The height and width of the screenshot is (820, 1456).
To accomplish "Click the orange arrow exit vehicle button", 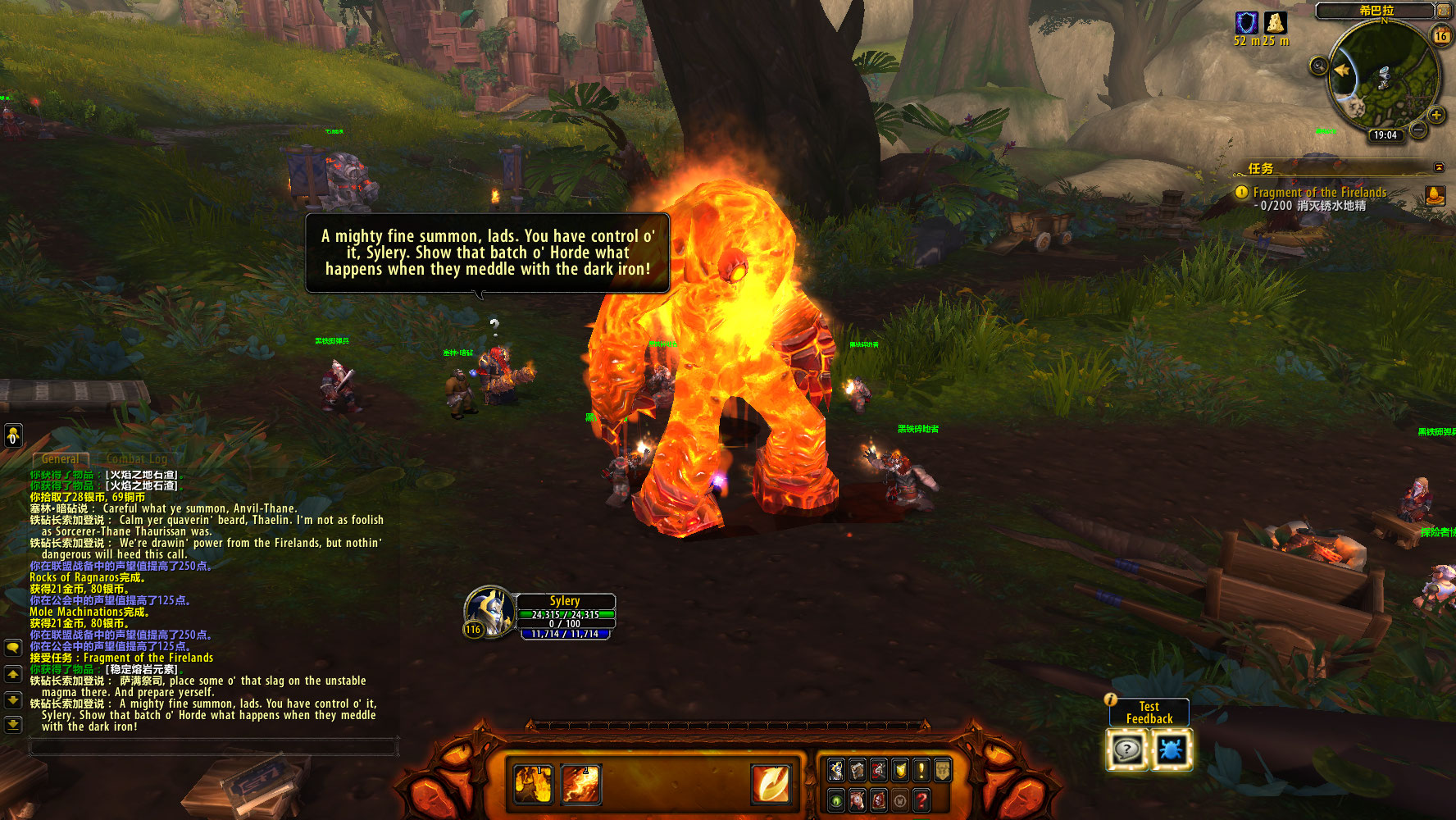I will pos(771,783).
